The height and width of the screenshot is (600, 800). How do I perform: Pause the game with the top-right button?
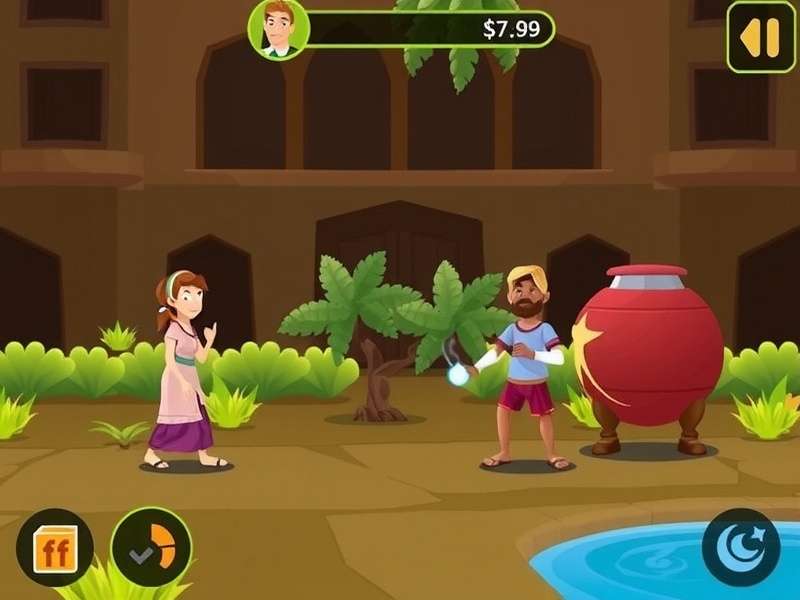tap(760, 37)
